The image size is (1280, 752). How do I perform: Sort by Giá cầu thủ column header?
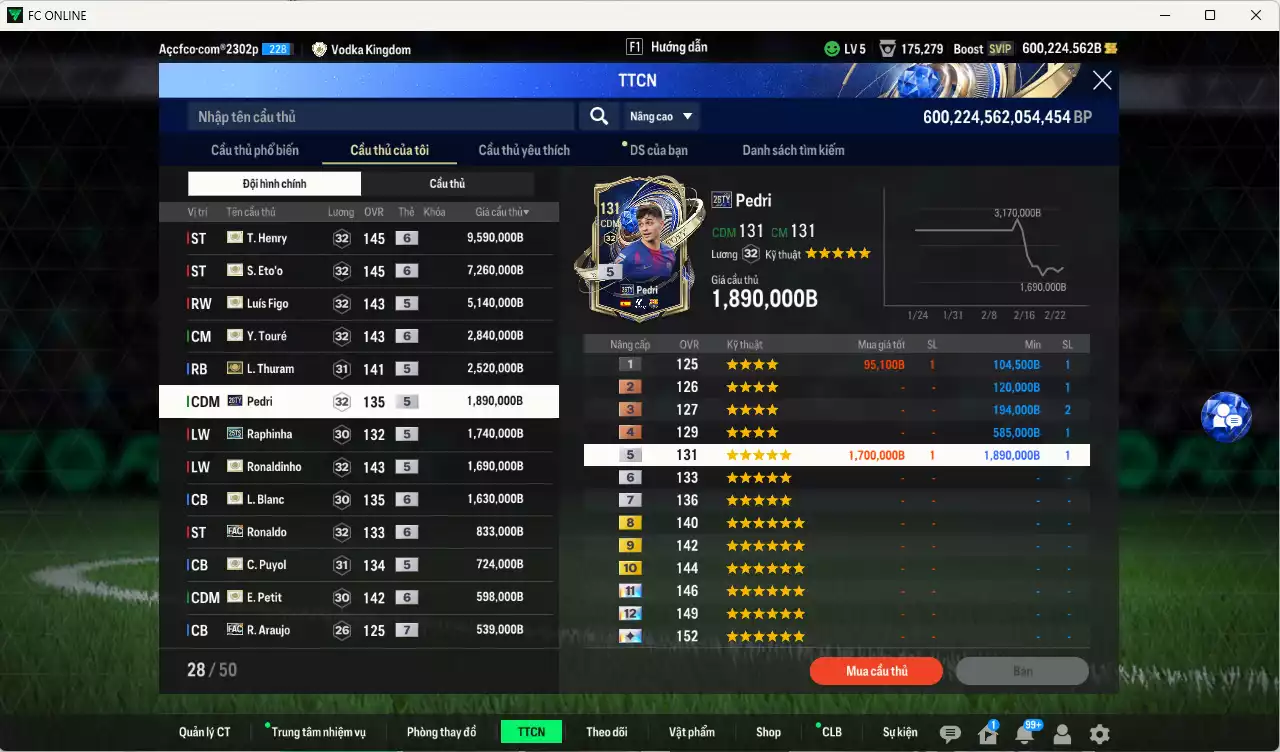502,212
